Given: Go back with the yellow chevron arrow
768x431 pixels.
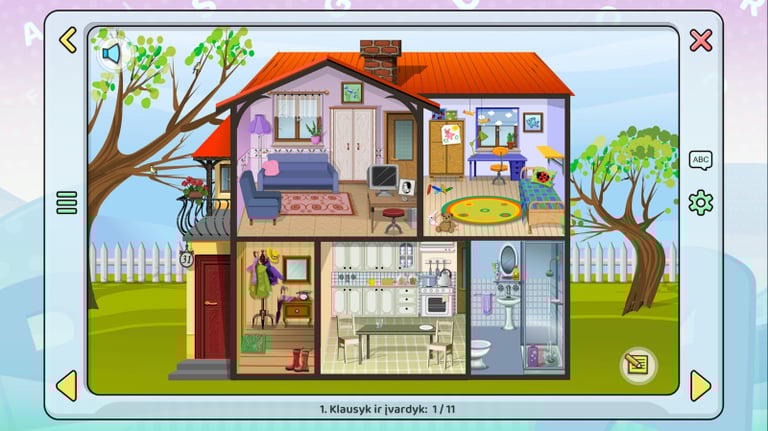Looking at the screenshot, I should (67, 40).
